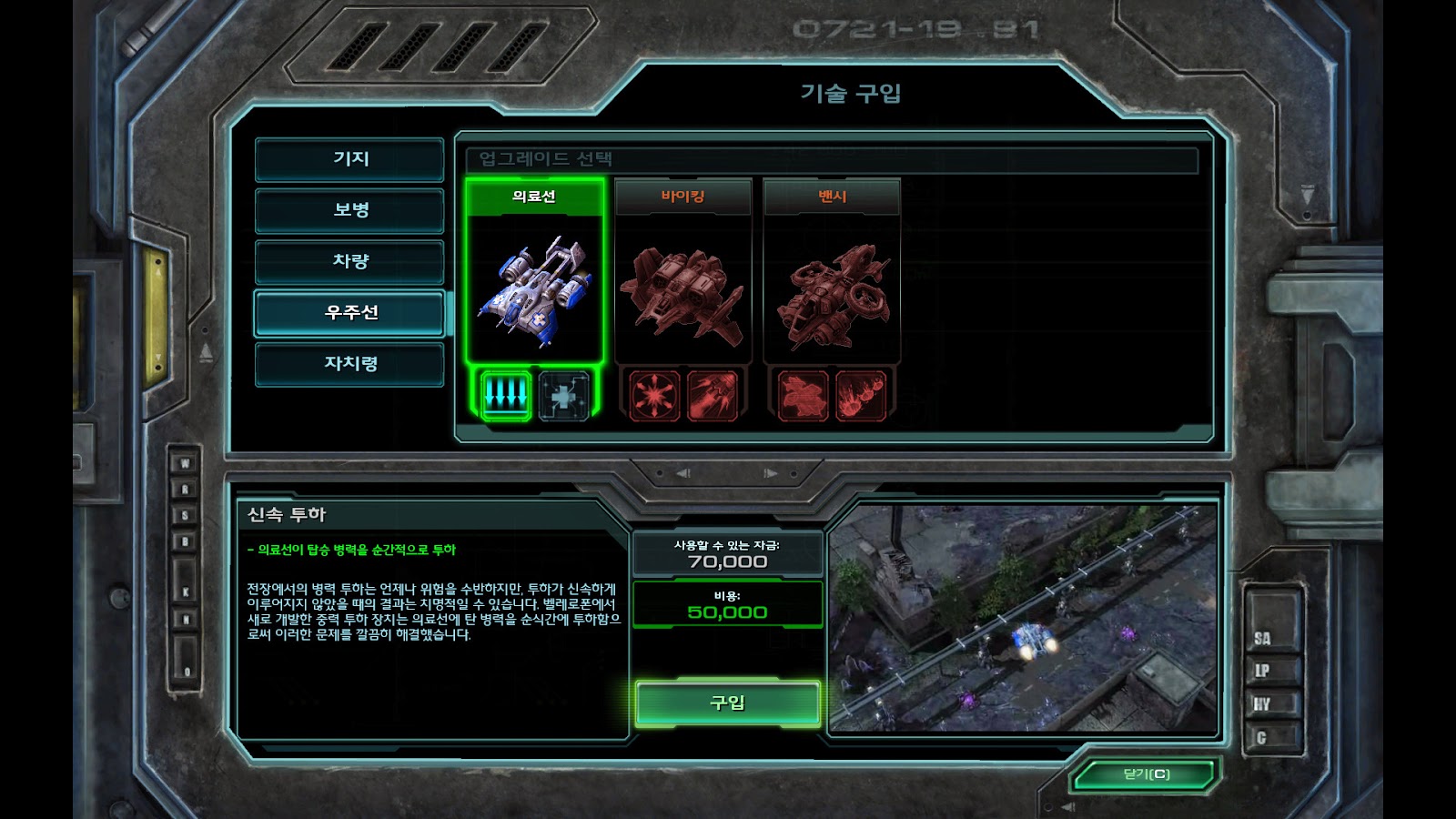Viewport: 1456px width, 819px height.
Task: Select the Banshee's missile barrage upgrade icon
Action: [861, 395]
